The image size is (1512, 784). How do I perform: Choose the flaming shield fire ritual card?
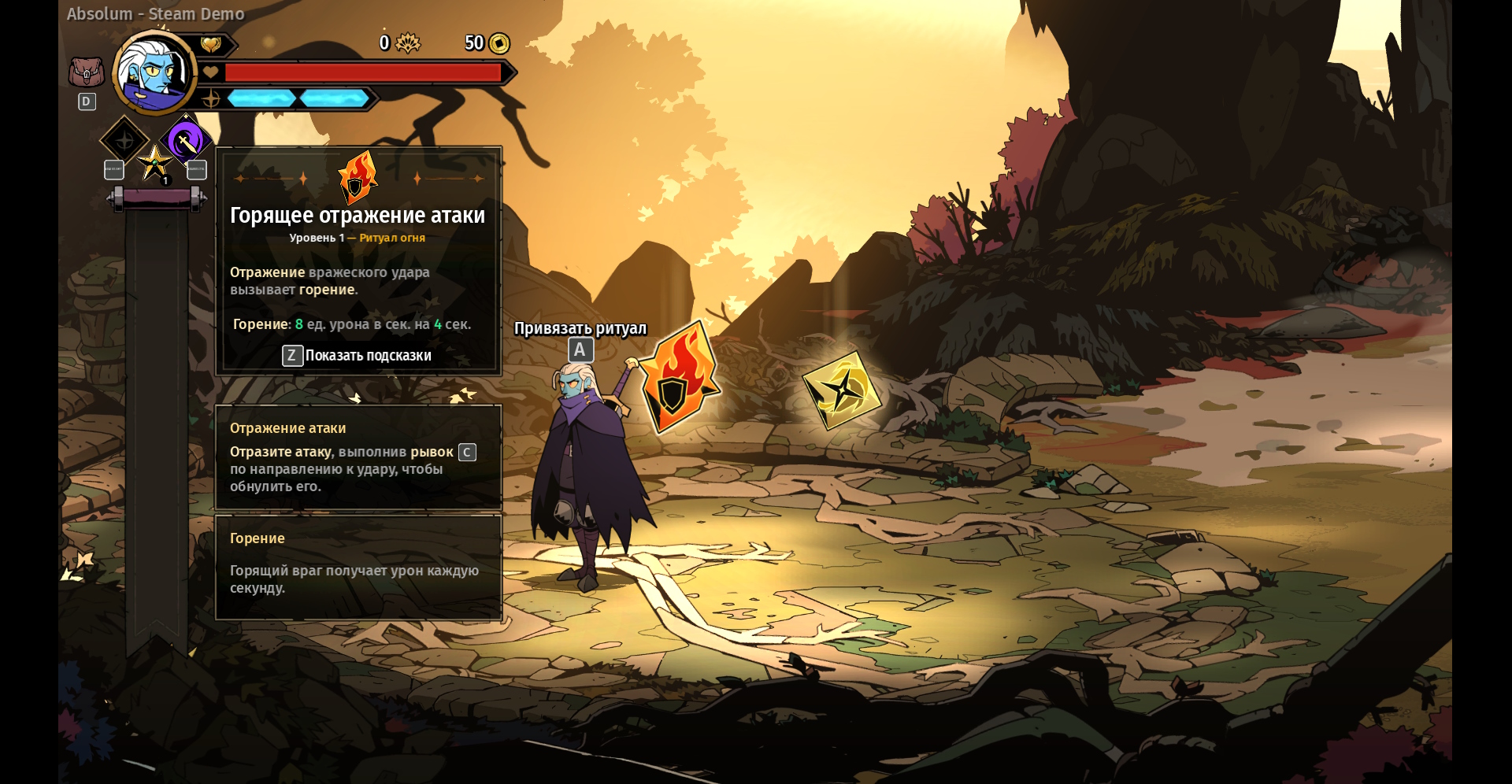click(x=679, y=377)
